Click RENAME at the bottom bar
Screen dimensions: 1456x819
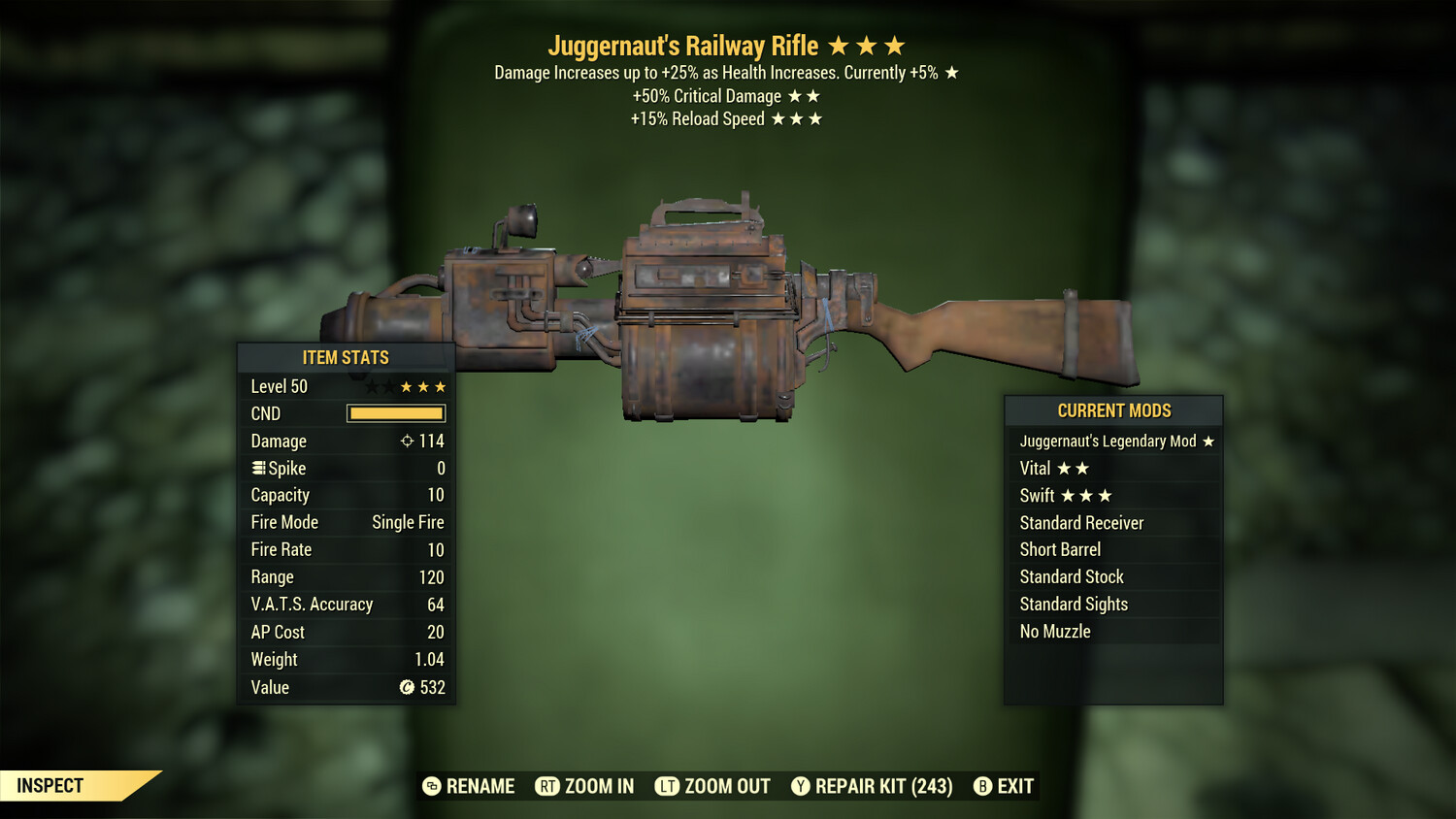coord(480,786)
